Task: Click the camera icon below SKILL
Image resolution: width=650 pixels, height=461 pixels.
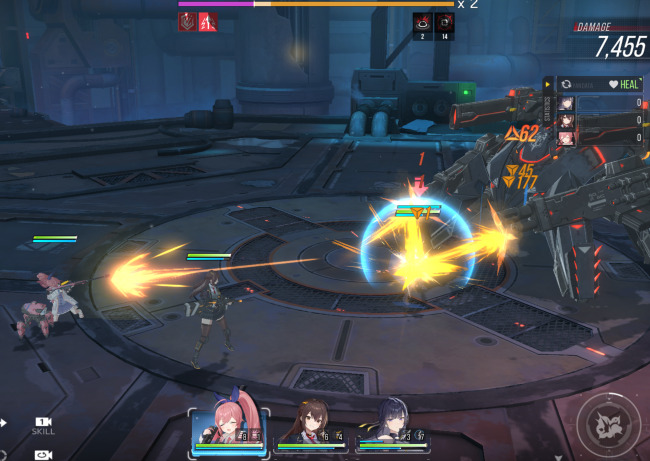Action: click(43, 455)
